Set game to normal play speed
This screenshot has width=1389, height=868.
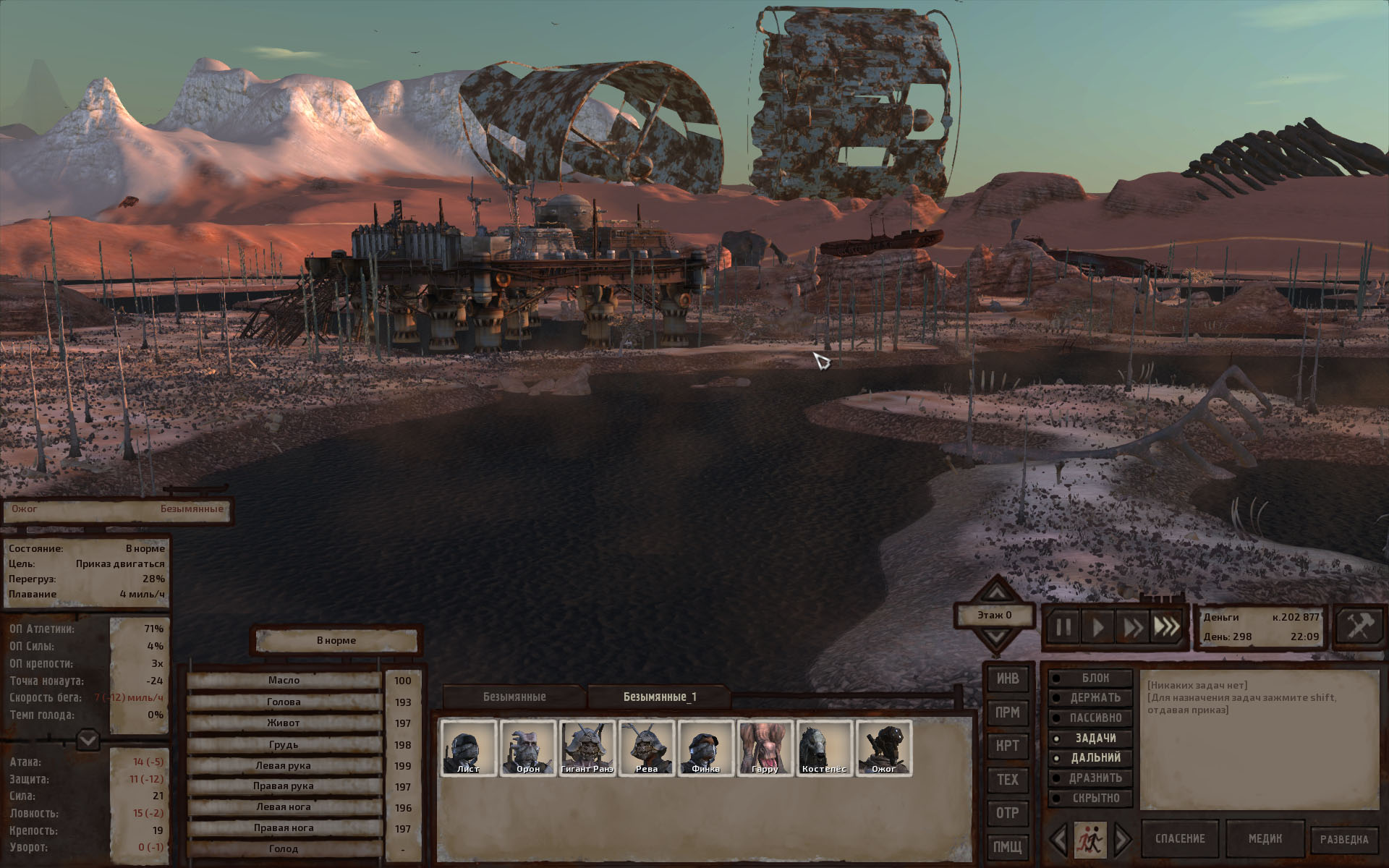(1097, 626)
